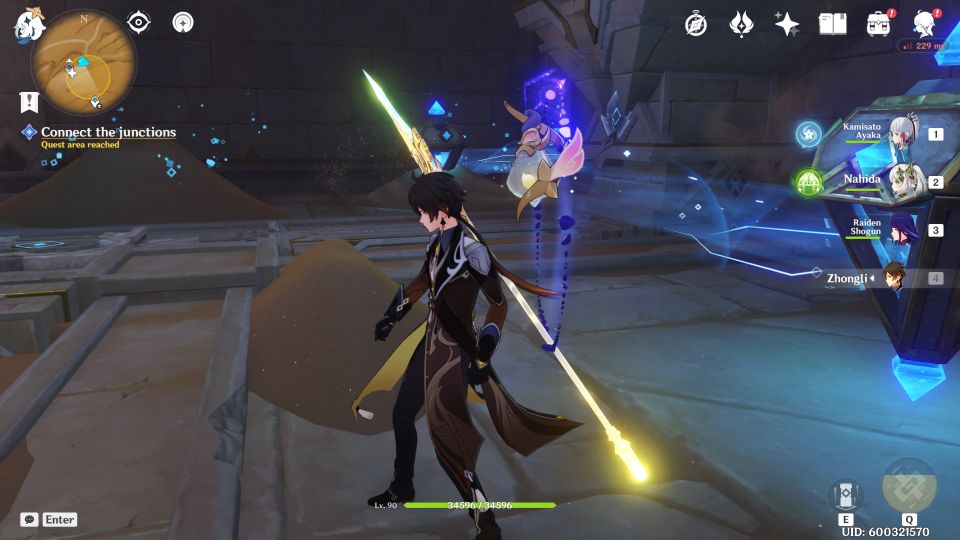The width and height of the screenshot is (960, 540).
Task: Activate Zhongli's Elemental Skill icon
Action: 846,494
